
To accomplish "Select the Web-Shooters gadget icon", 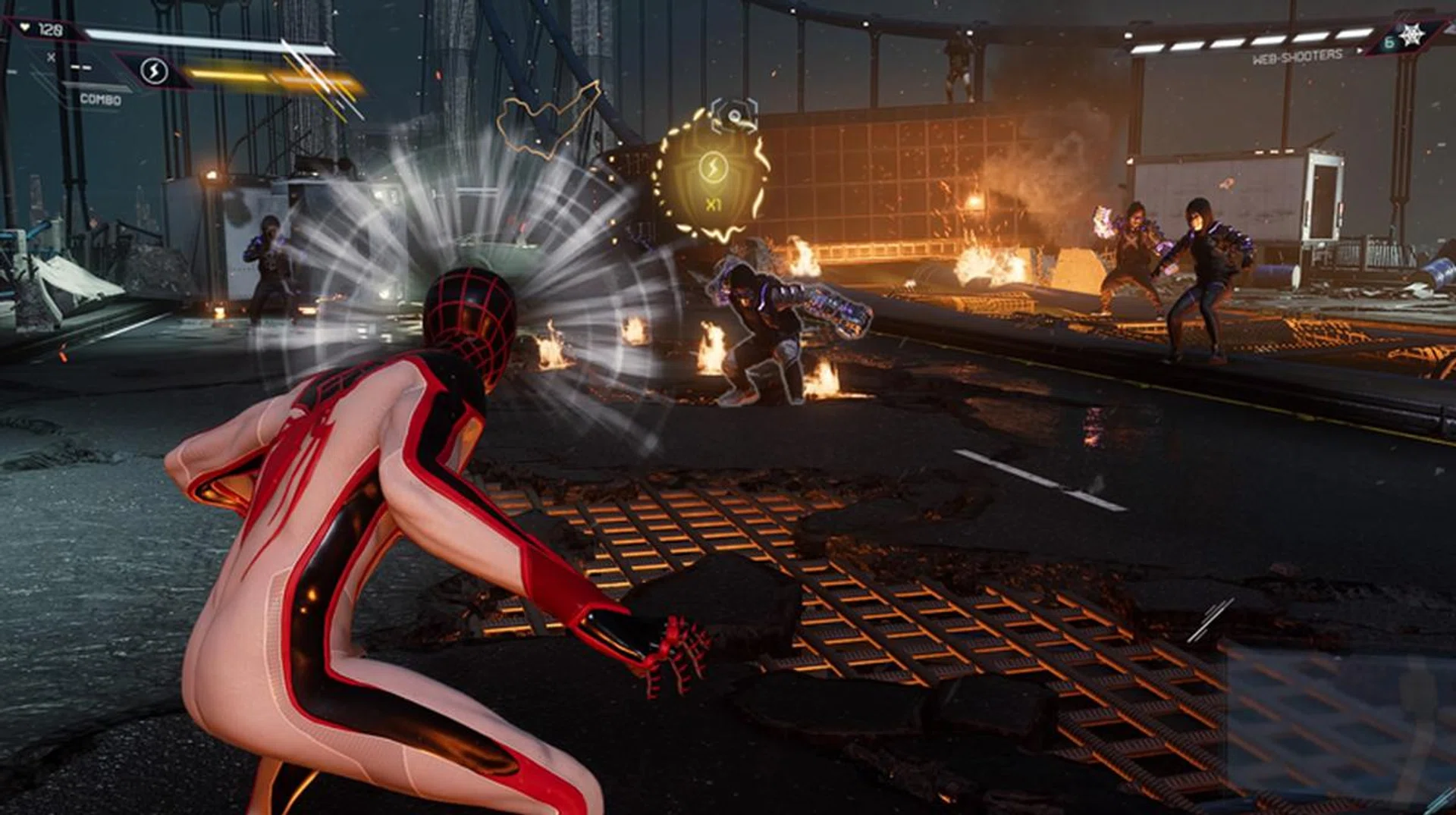I will pos(1410,36).
